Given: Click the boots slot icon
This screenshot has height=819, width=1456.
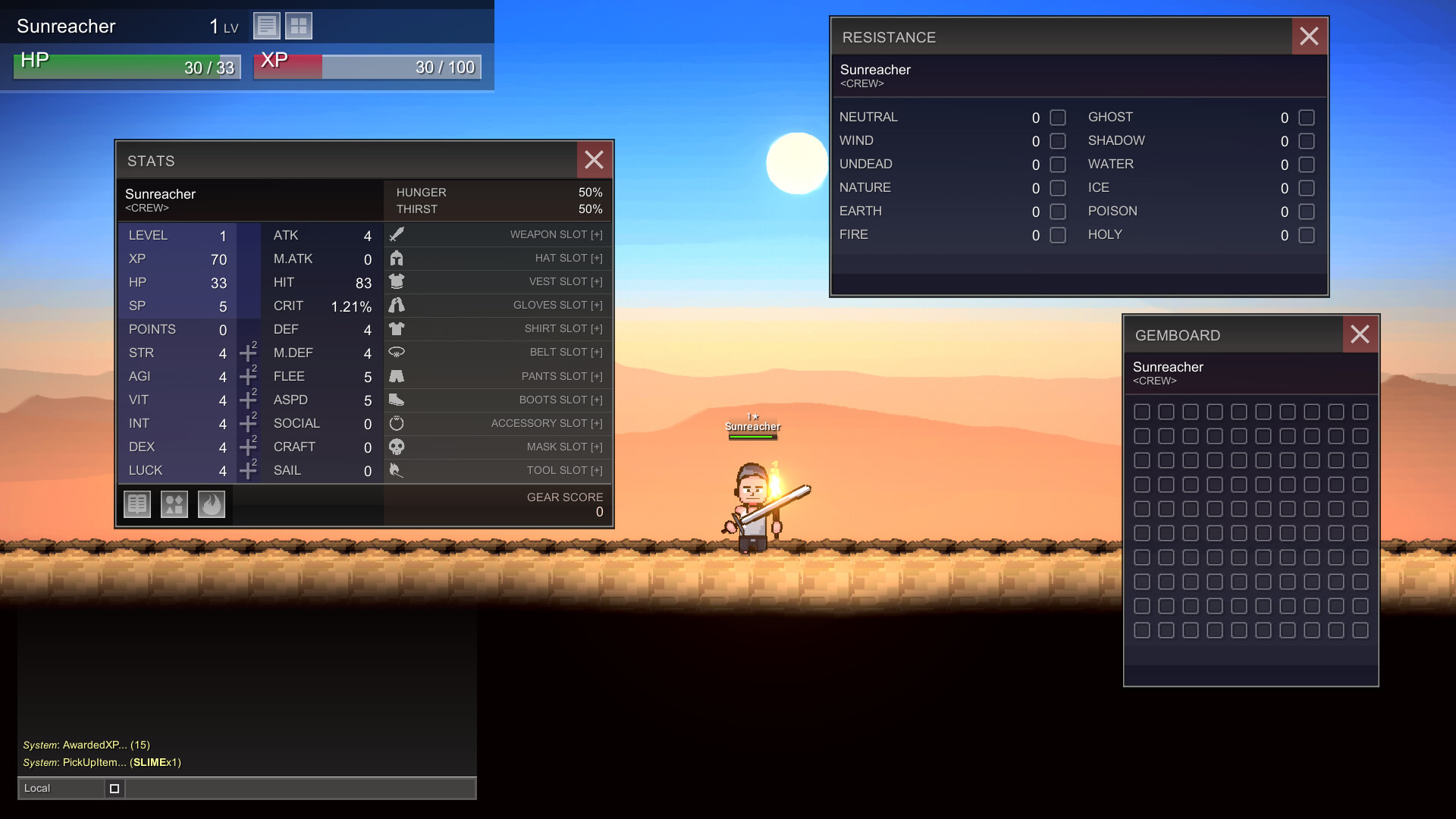Looking at the screenshot, I should click(x=397, y=400).
